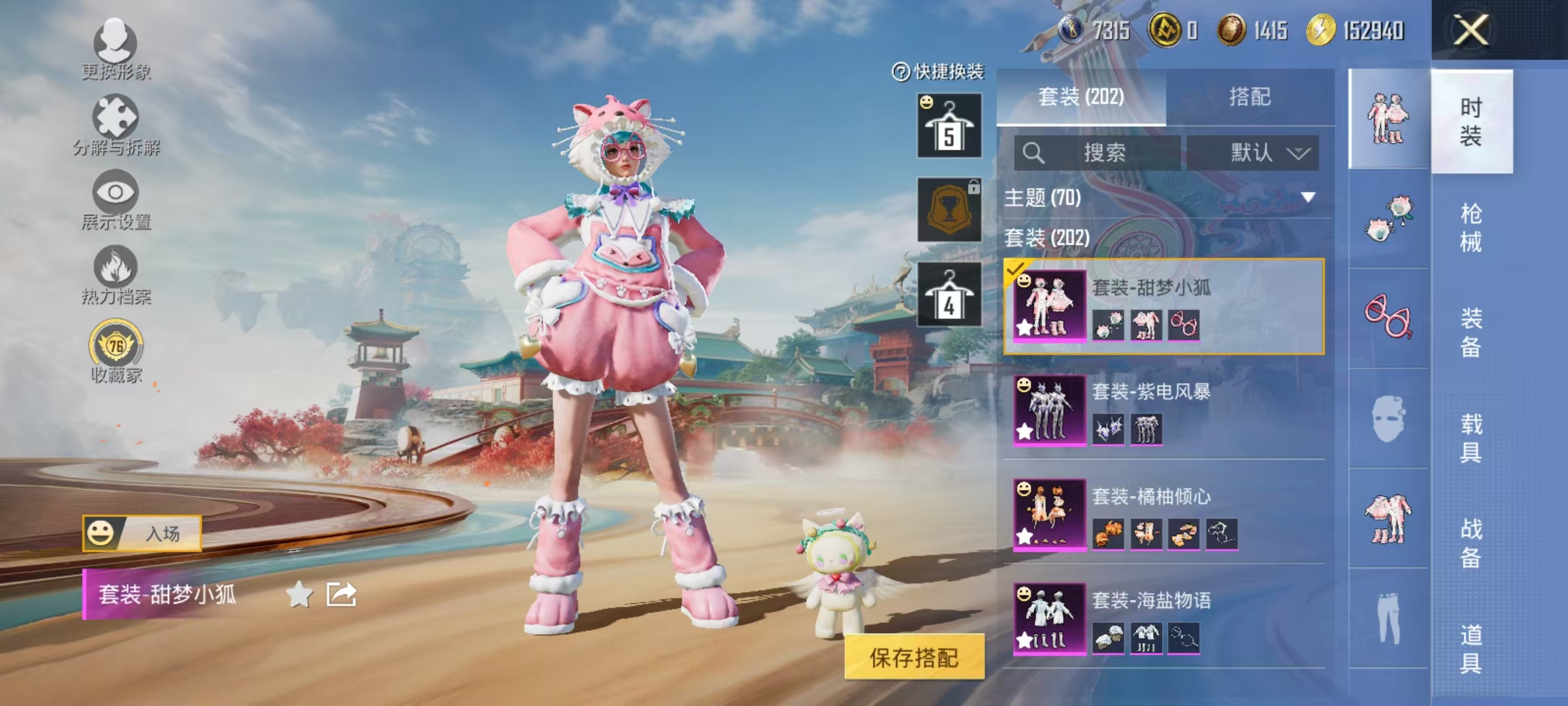Click the 快捷换装 help question mark
Image resolution: width=1568 pixels, height=706 pixels.
coord(900,73)
